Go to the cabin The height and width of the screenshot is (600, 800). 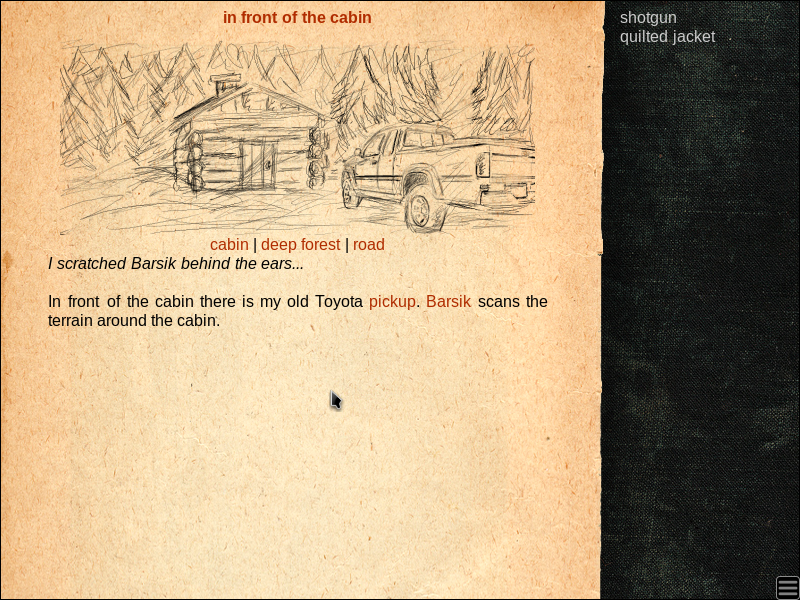pos(229,245)
